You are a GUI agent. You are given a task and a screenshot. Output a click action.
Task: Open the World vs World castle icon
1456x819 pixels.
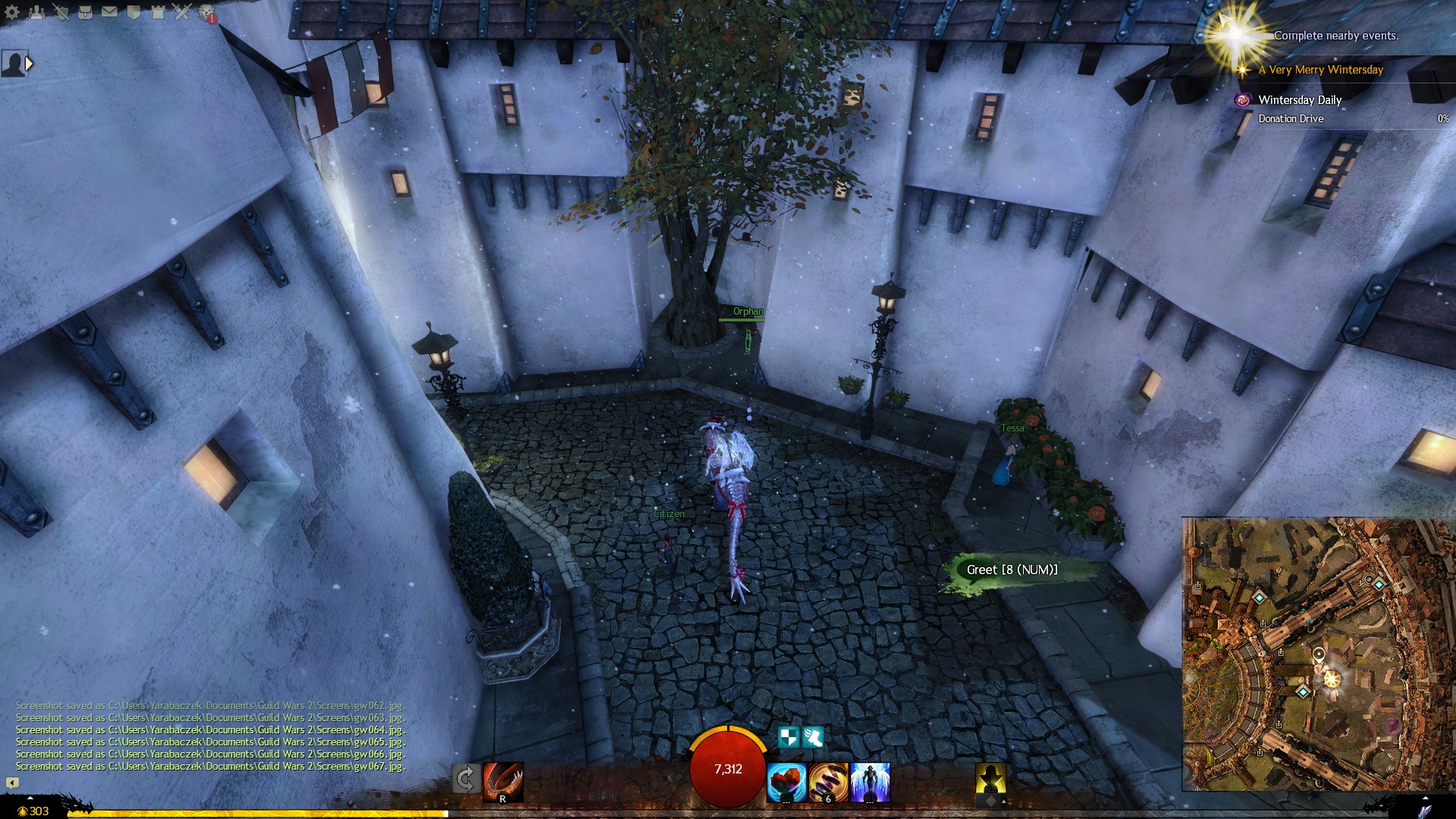click(x=158, y=11)
